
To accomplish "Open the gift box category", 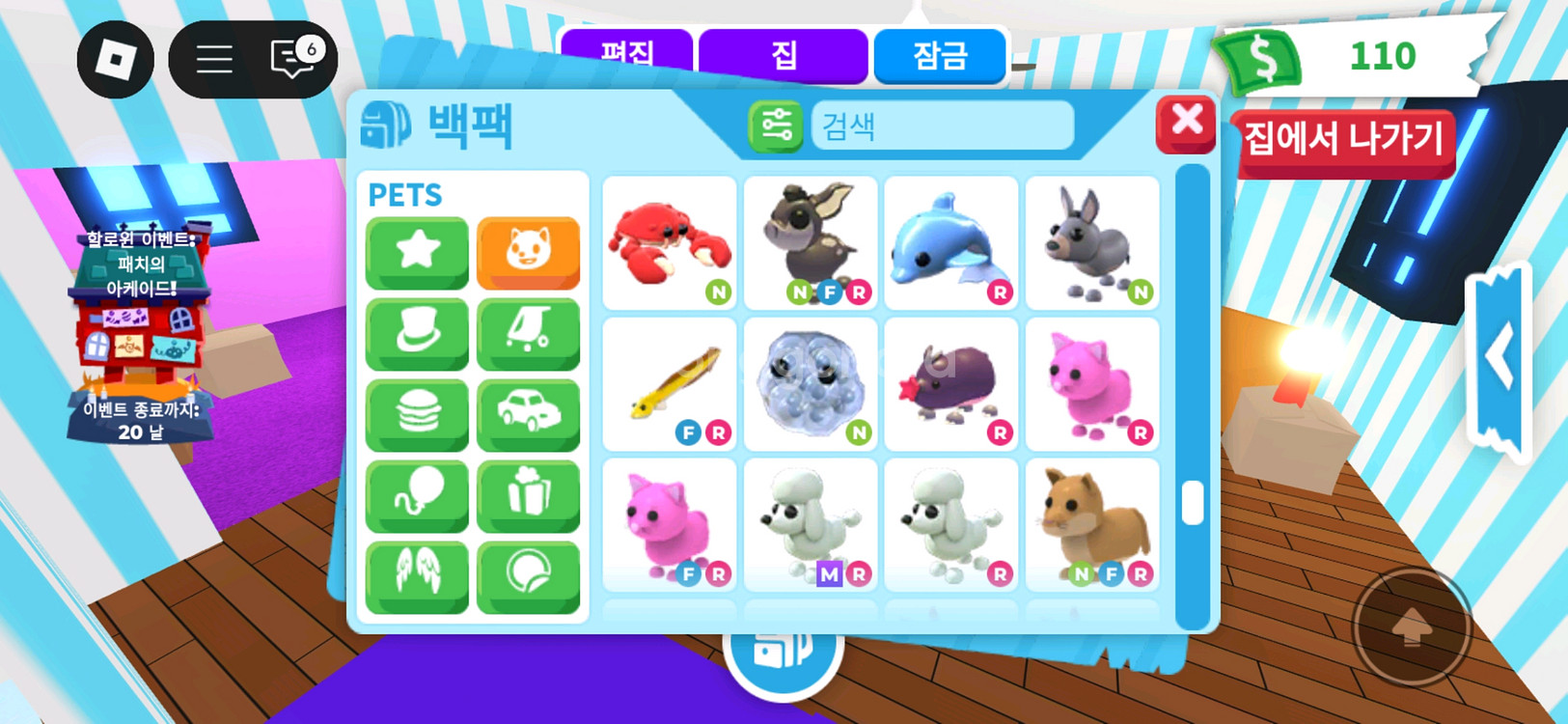I will 528,495.
